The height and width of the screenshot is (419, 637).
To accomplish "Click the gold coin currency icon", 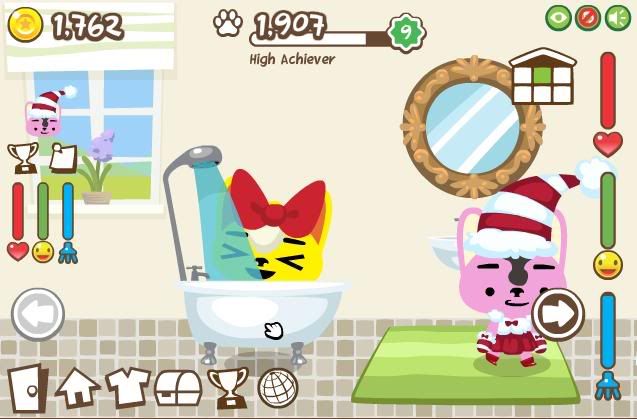I will tap(25, 25).
